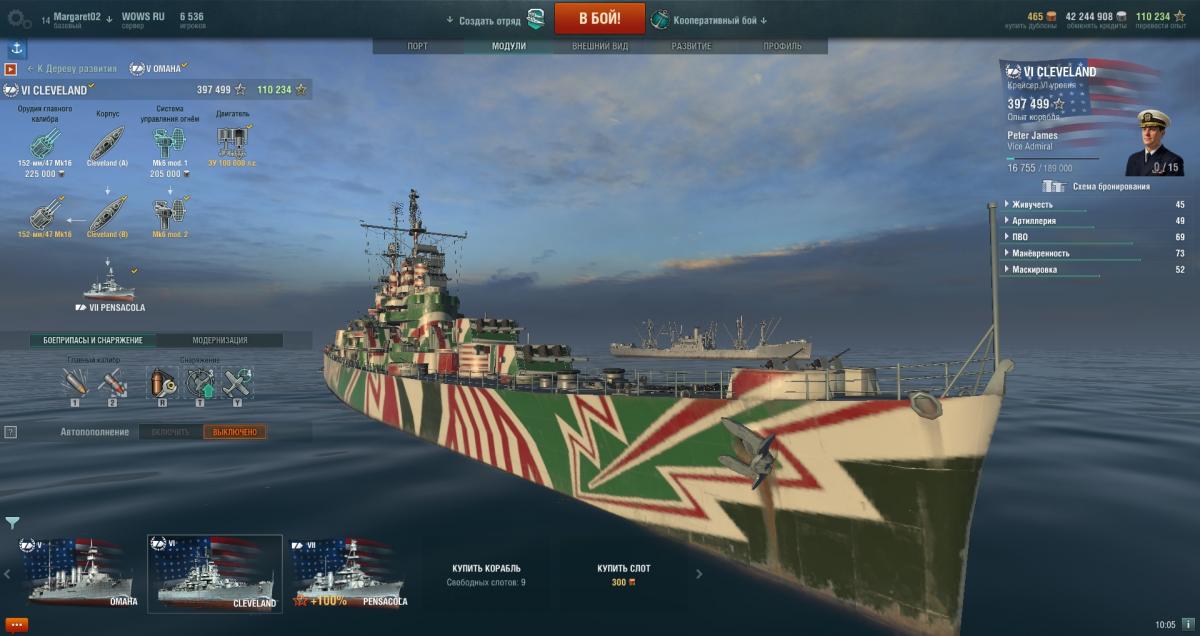
Task: Switch to the МОДЕРНИЗАЦИЯ tab
Action: click(x=220, y=340)
